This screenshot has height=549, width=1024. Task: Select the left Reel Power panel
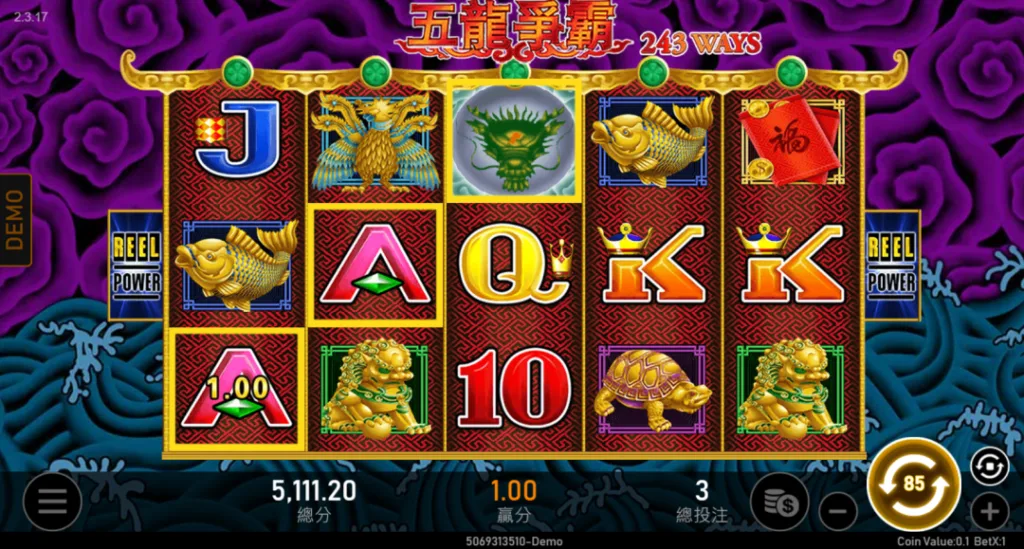tap(135, 264)
